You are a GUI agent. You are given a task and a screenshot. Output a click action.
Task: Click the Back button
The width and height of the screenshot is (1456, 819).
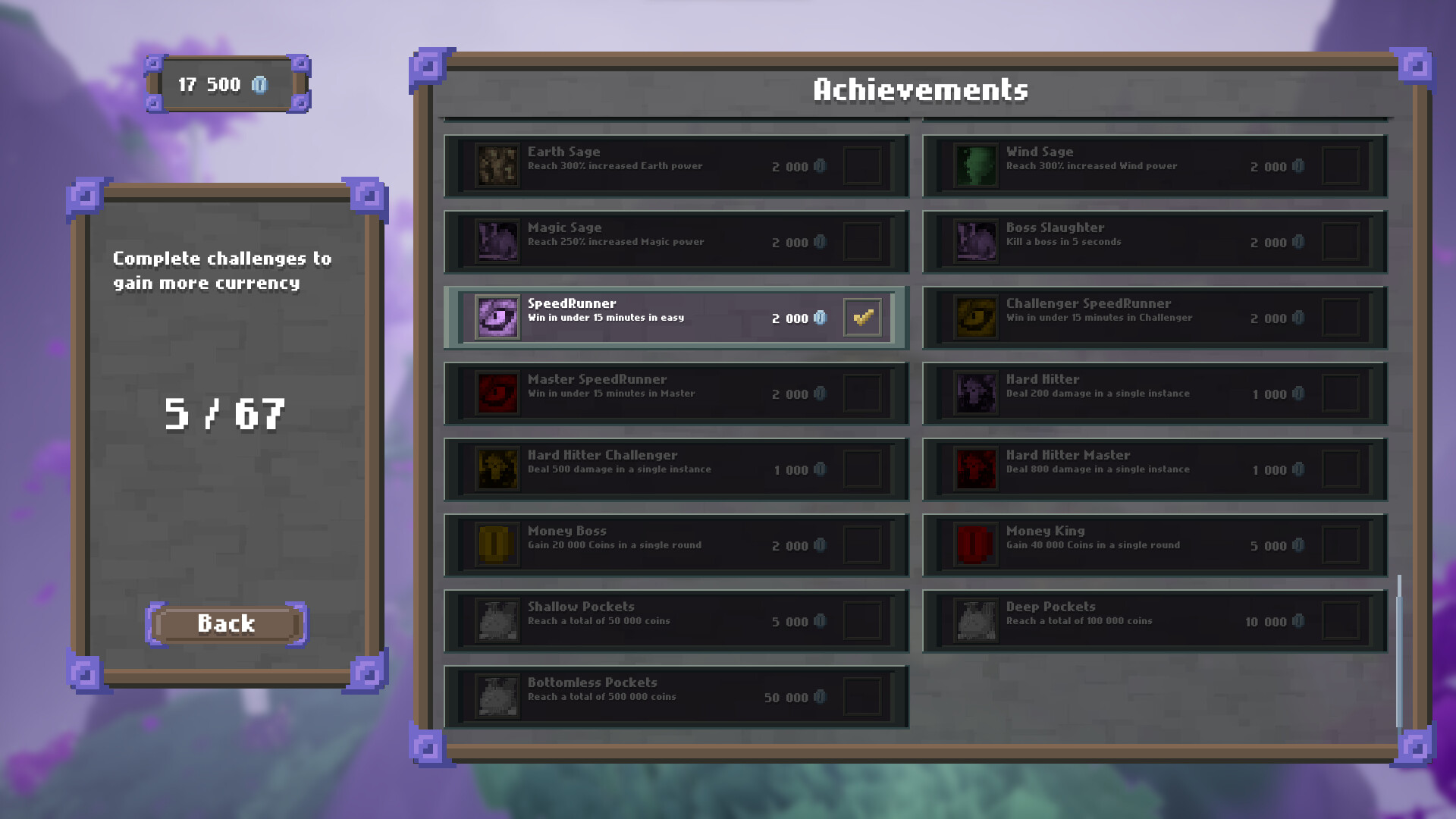tap(225, 623)
